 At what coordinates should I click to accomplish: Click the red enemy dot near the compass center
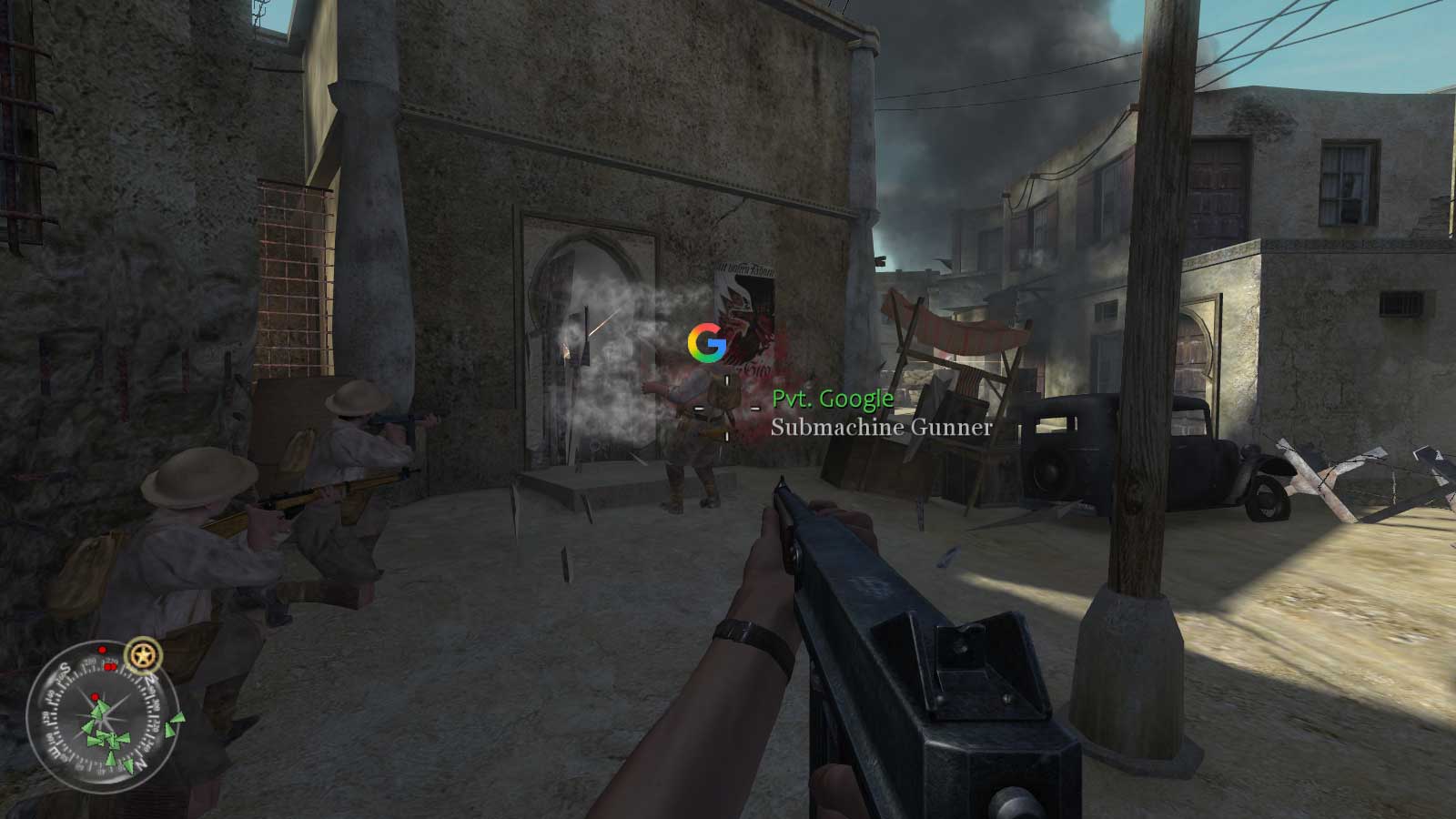95,697
